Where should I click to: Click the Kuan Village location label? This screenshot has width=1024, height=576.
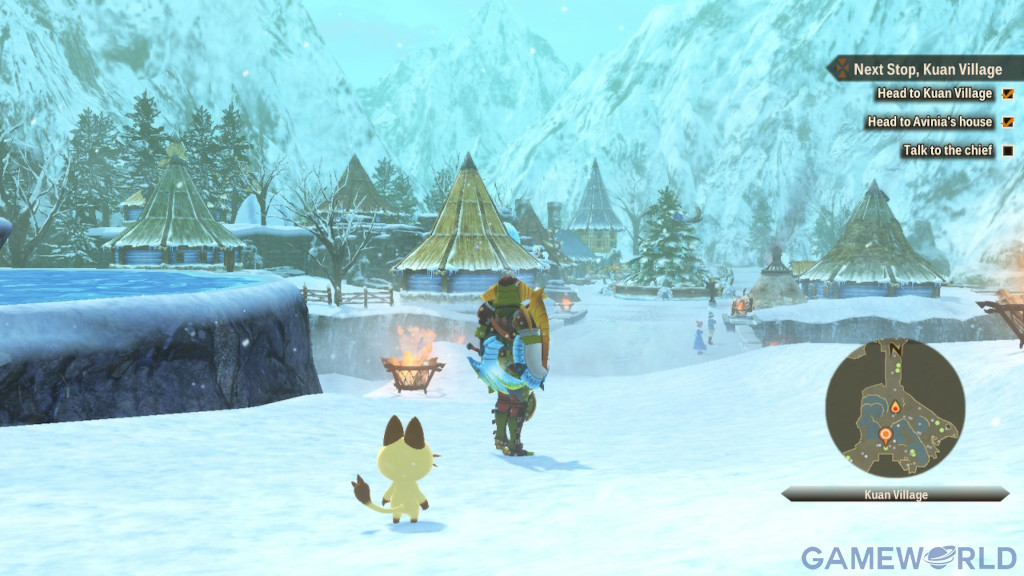[895, 494]
